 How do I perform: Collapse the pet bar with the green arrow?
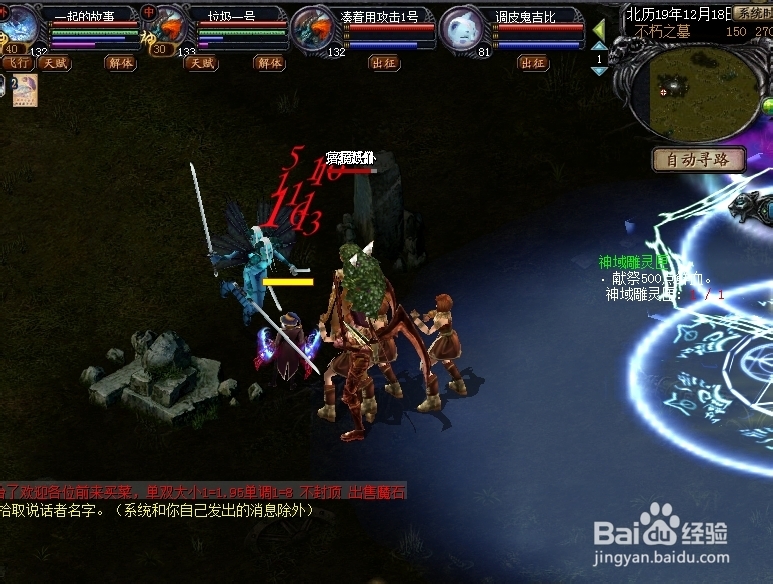[x=599, y=30]
